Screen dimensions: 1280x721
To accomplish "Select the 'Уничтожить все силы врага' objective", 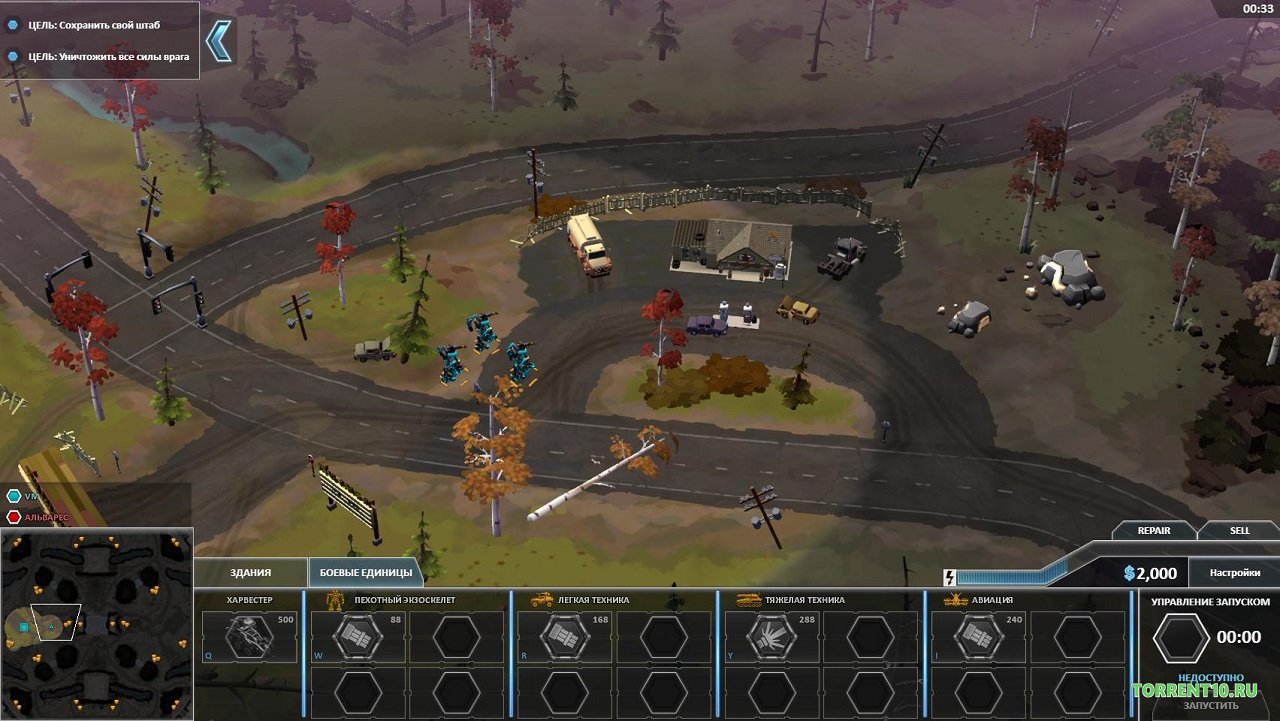I will pos(108,56).
